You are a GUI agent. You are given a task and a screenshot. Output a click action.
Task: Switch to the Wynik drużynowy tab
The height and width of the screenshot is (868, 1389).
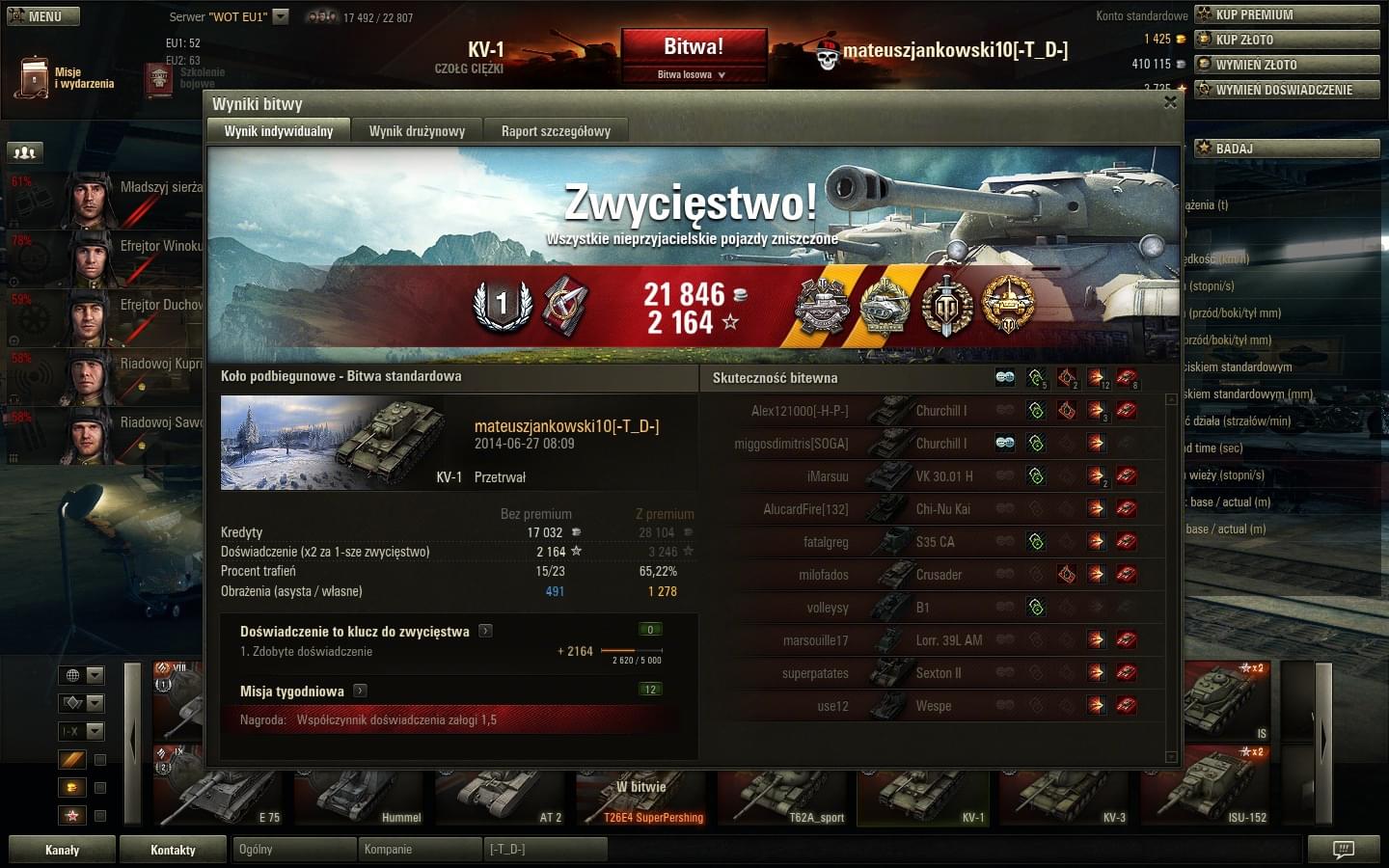pyautogui.click(x=417, y=131)
